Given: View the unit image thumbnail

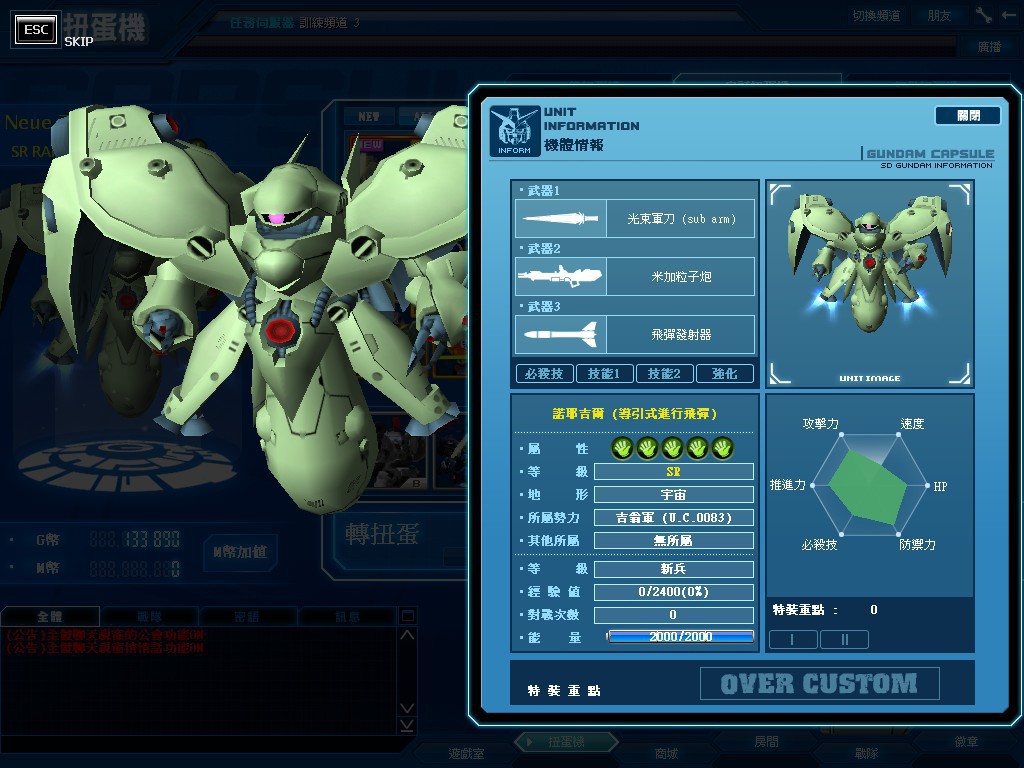Looking at the screenshot, I should [x=869, y=283].
